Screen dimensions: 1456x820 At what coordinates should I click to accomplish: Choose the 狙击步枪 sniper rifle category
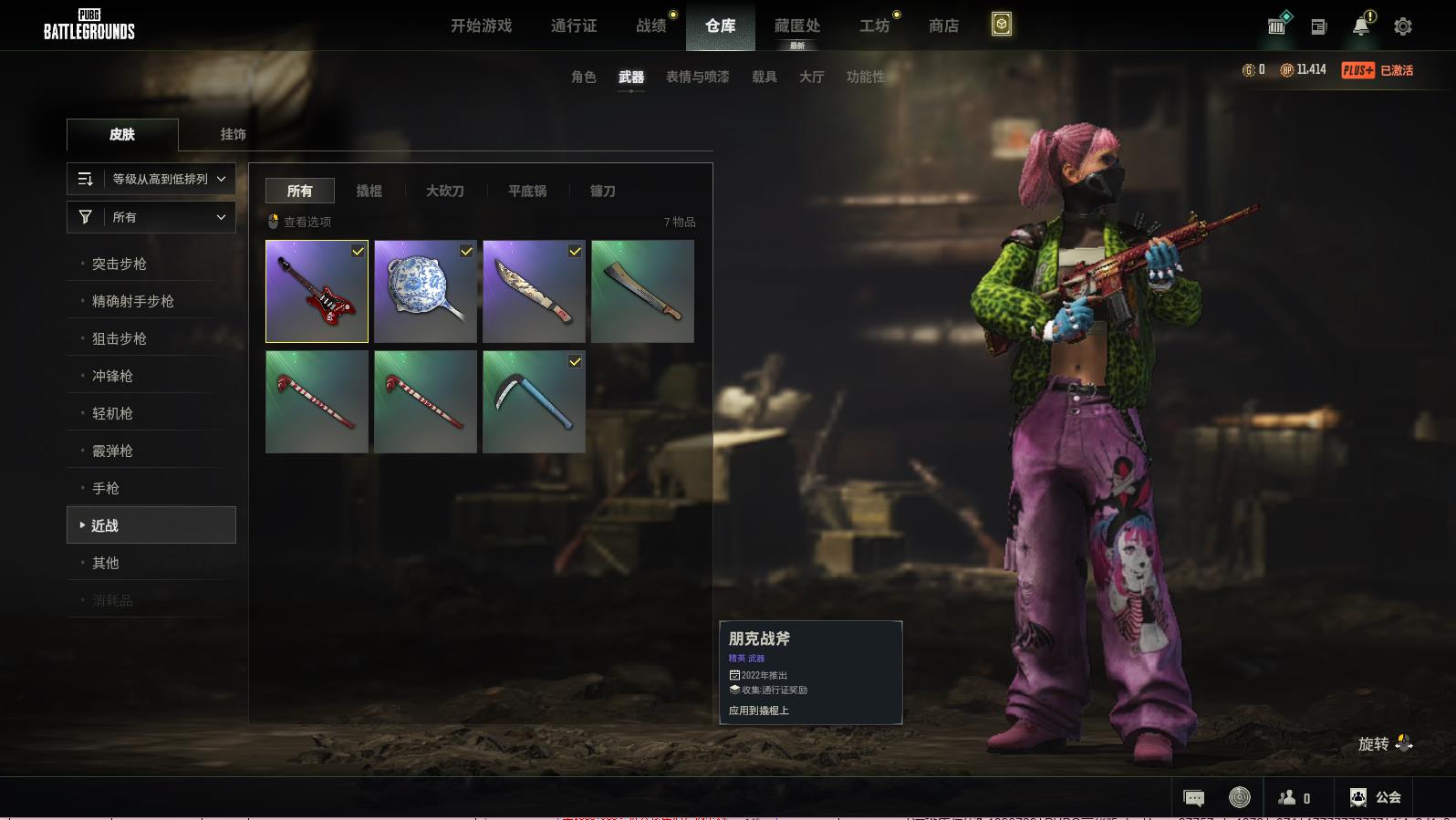(x=120, y=338)
